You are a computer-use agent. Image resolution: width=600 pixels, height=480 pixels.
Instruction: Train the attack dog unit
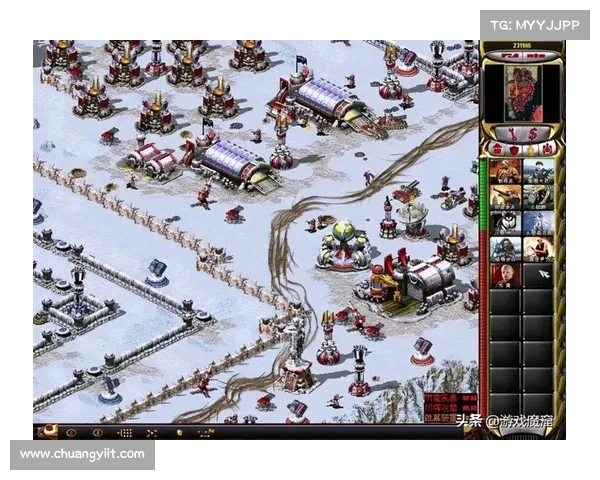coord(506,223)
